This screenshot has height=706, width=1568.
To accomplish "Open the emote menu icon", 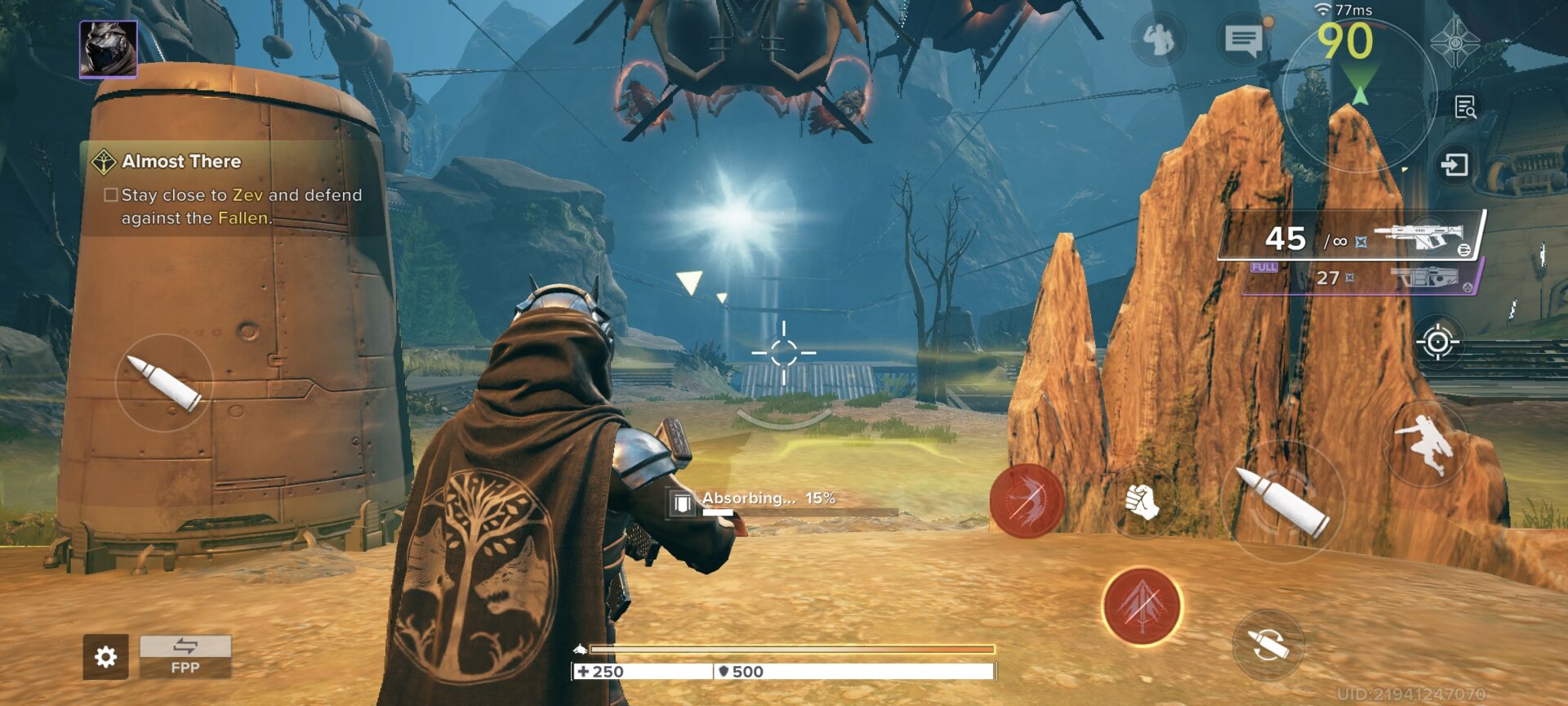I will coord(1158,38).
